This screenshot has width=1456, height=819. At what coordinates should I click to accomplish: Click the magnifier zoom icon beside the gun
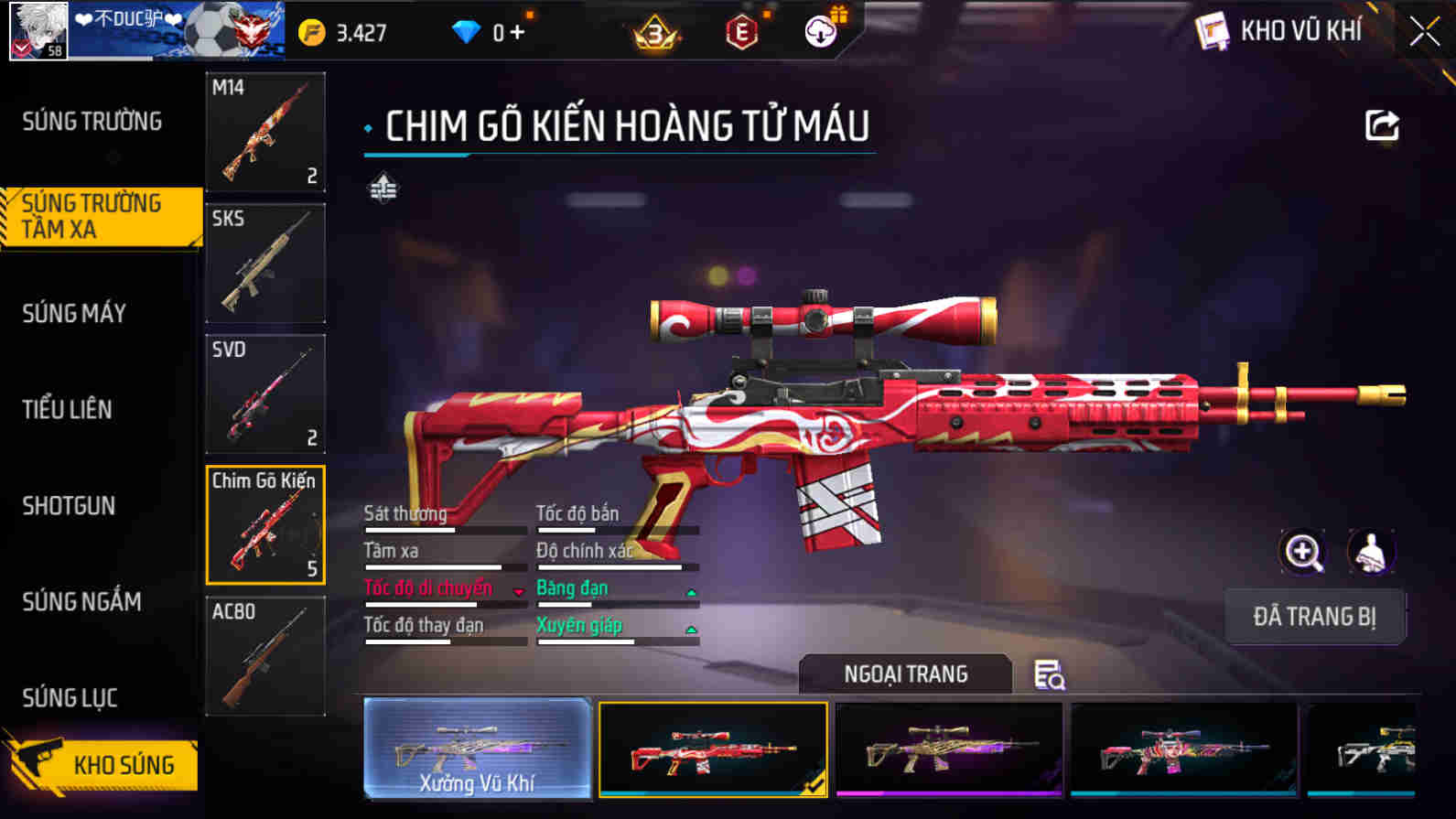point(1303,552)
